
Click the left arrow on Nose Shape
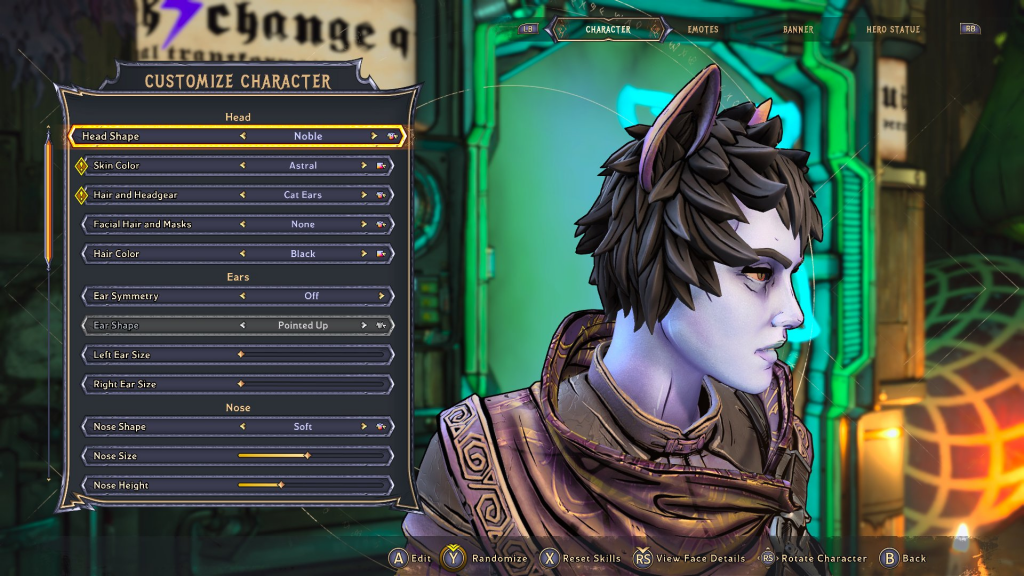coord(242,427)
